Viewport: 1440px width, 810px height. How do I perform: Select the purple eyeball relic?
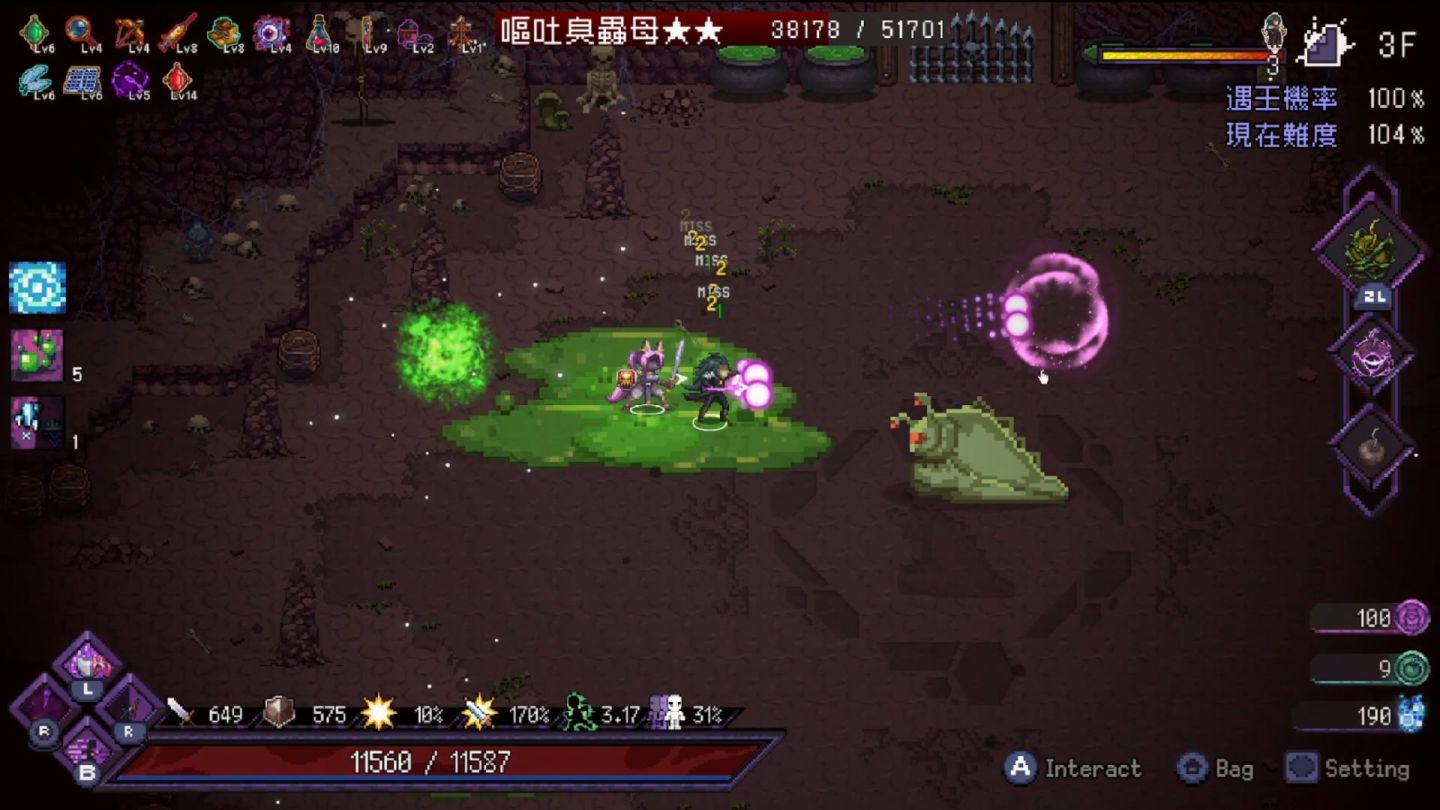(270, 32)
